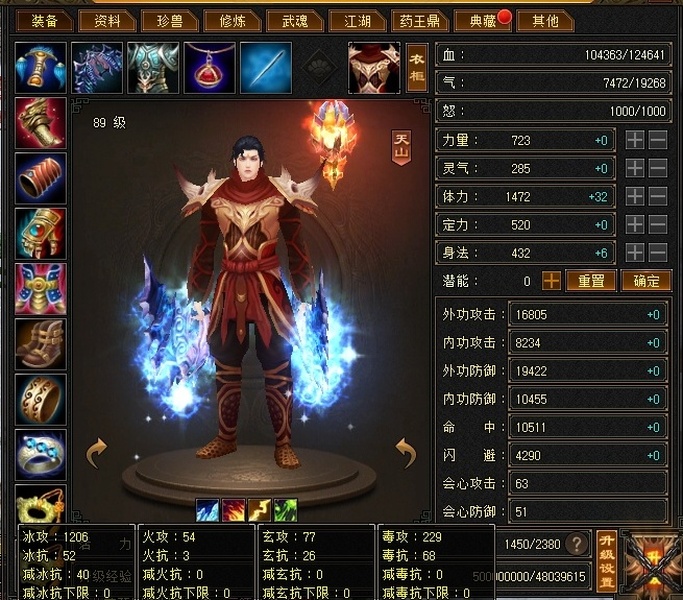This screenshot has height=600, width=683.
Task: Open the 衣柜 wardrobe button
Action: (x=418, y=68)
